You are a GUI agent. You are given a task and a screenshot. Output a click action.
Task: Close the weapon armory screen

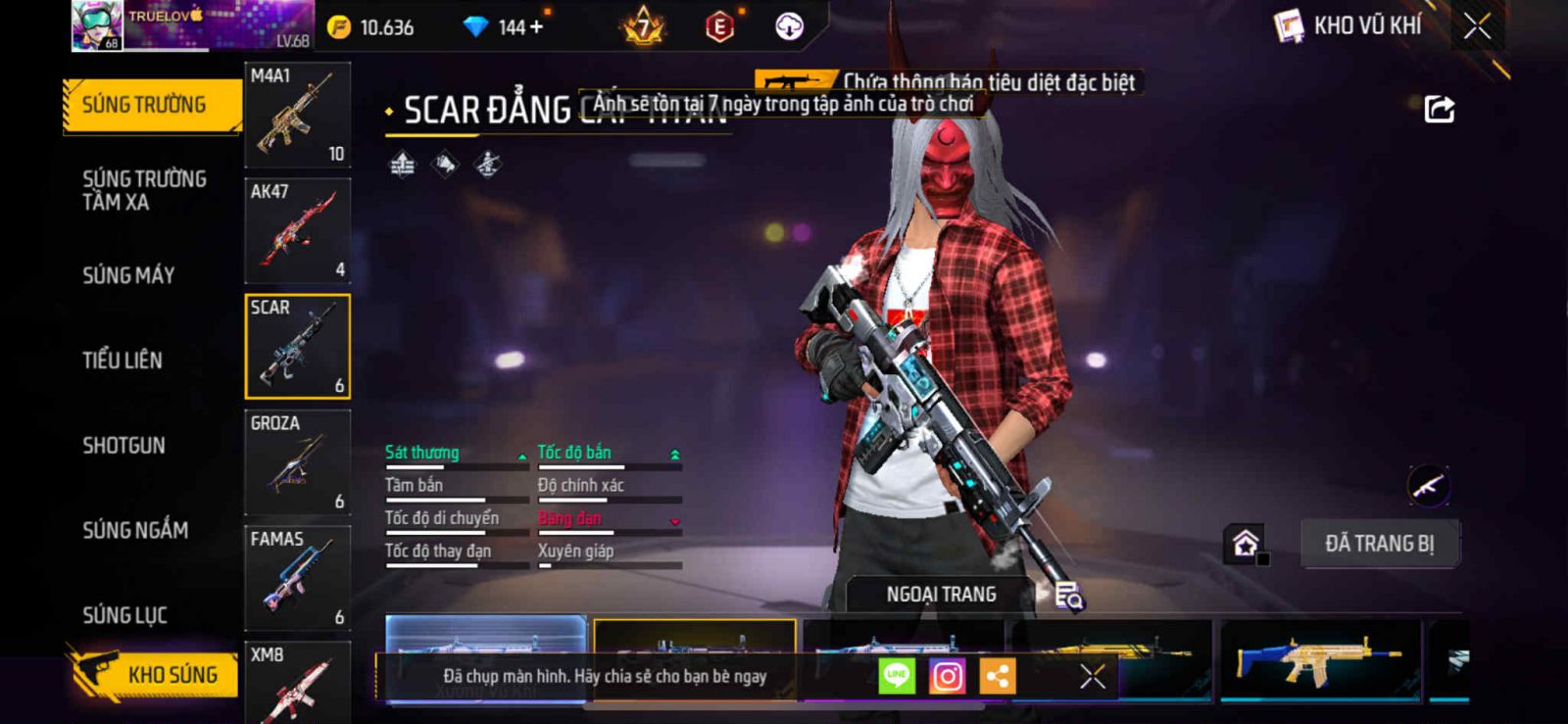[x=1477, y=26]
